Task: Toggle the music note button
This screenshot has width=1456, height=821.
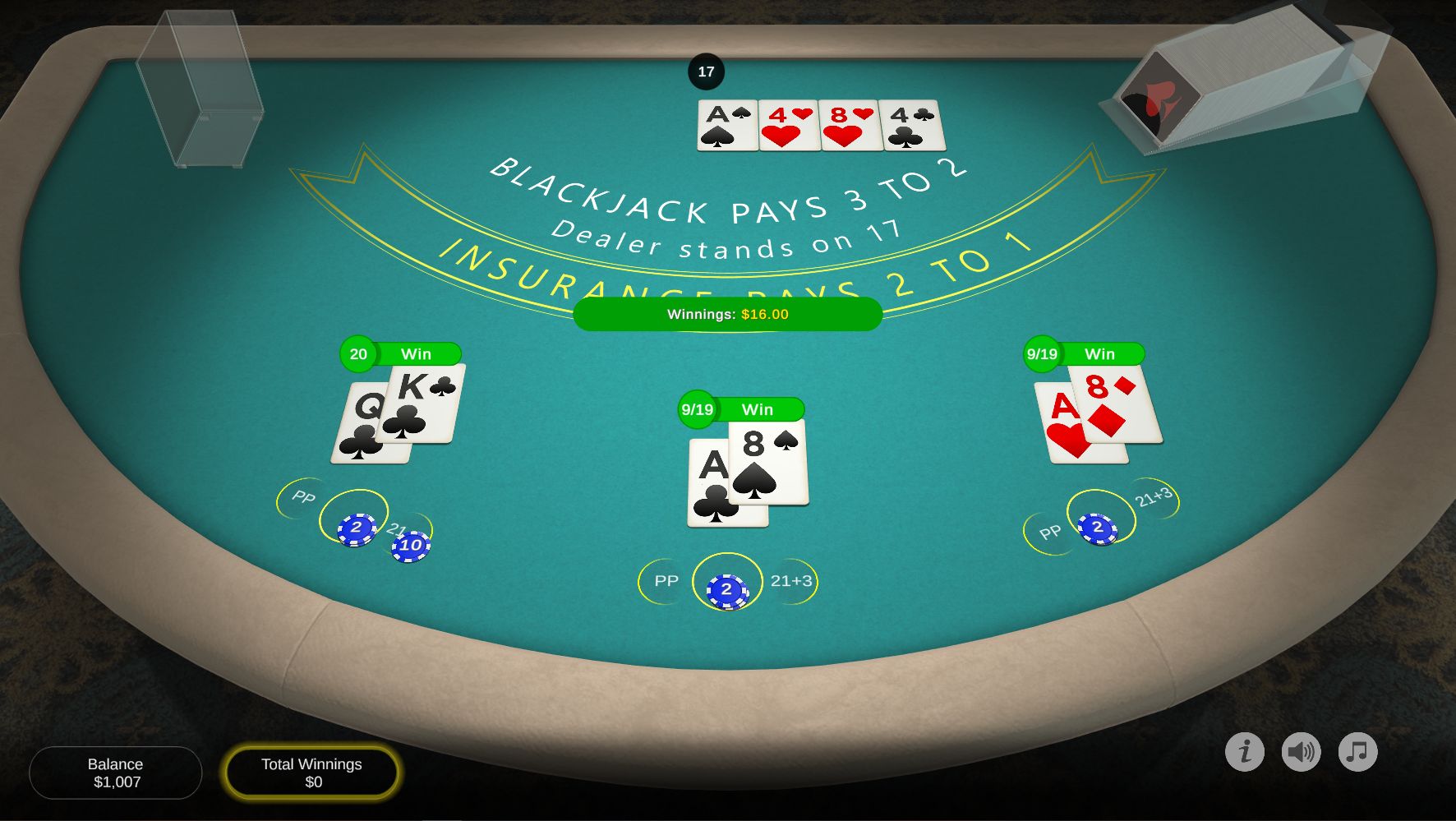Action: tap(1357, 751)
